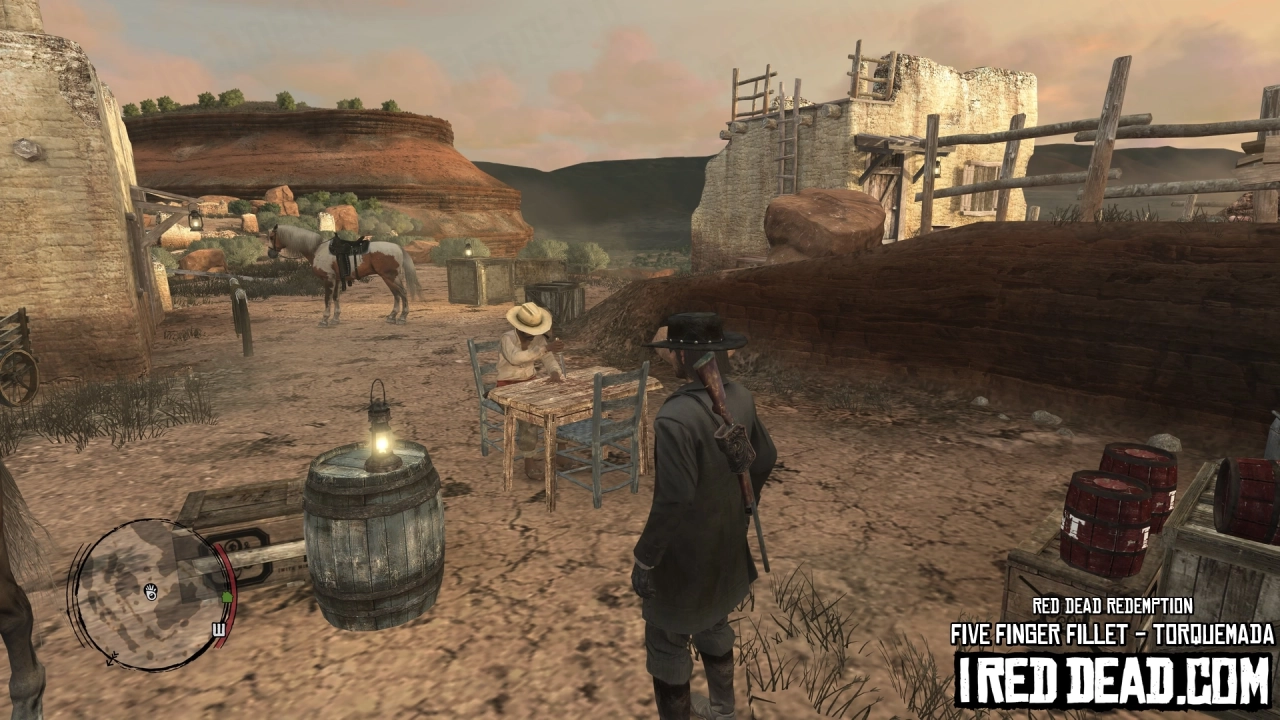This screenshot has height=720, width=1280.
Task: Click the dead-eye icon on the minimap
Action: point(151,591)
